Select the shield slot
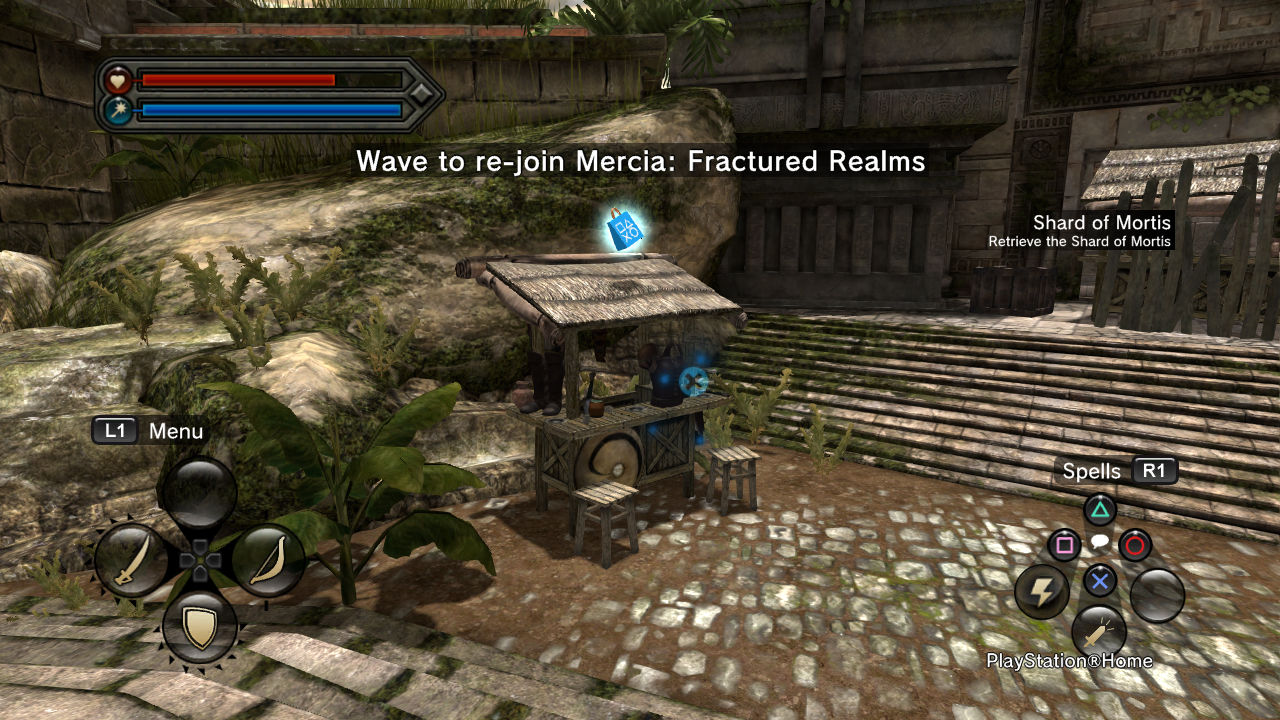This screenshot has height=720, width=1280. click(x=199, y=628)
